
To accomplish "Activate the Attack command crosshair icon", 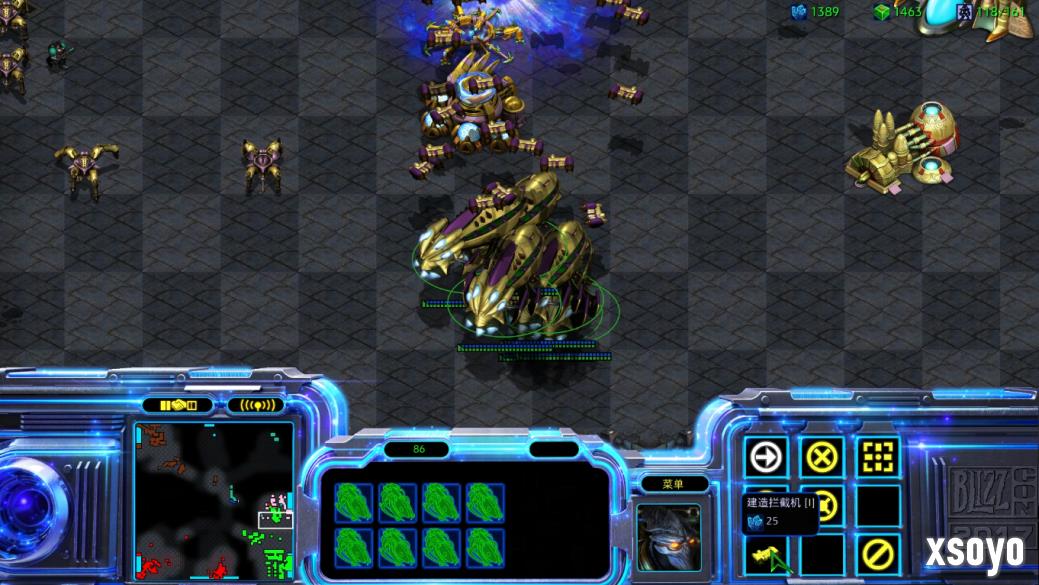I will click(x=878, y=458).
